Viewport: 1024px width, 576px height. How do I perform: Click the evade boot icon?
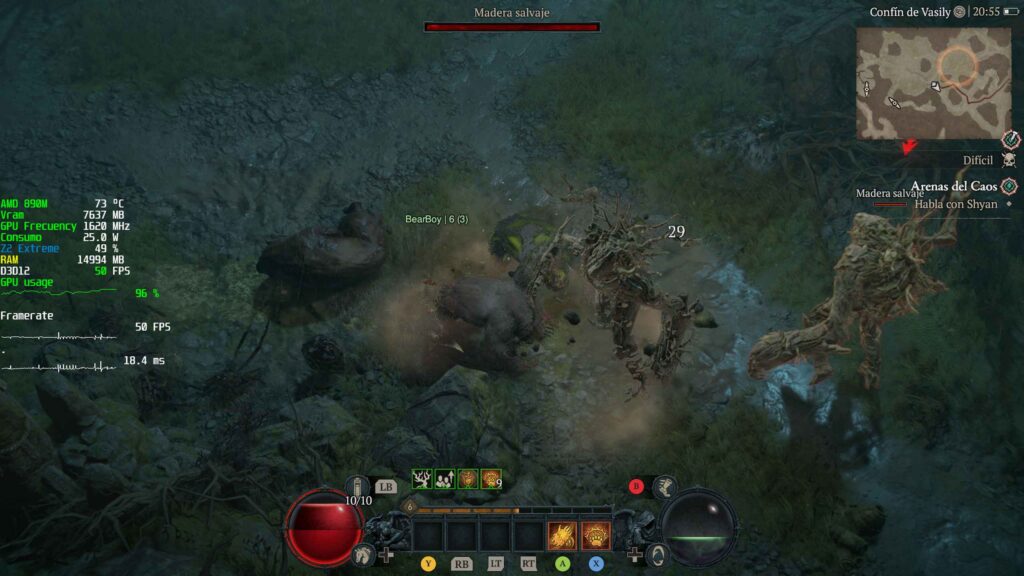[664, 488]
